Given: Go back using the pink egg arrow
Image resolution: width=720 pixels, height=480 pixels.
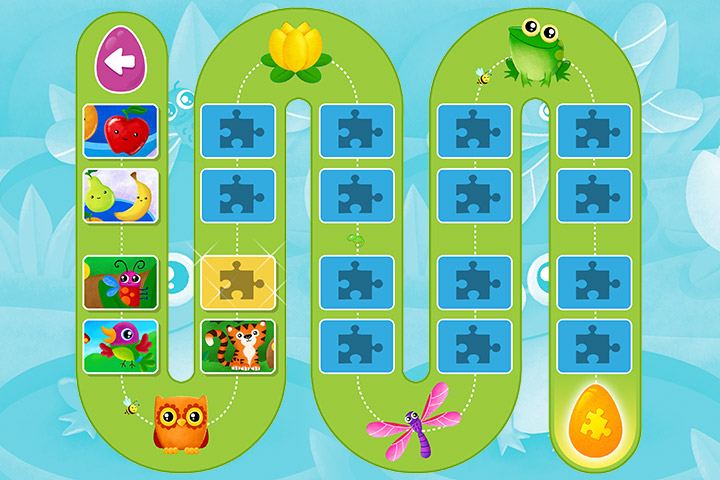Looking at the screenshot, I should coord(120,61).
